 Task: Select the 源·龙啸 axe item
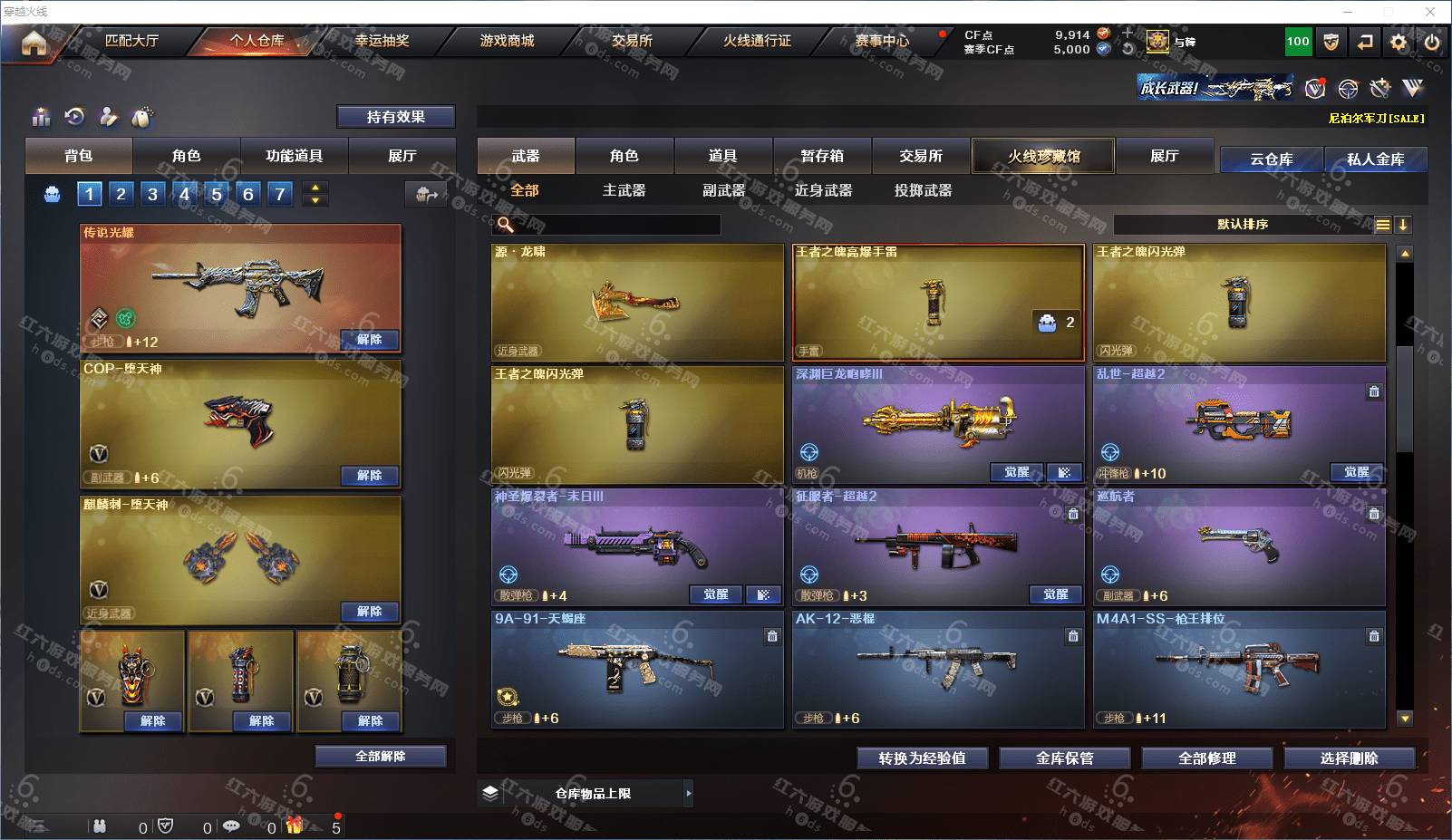(637, 303)
